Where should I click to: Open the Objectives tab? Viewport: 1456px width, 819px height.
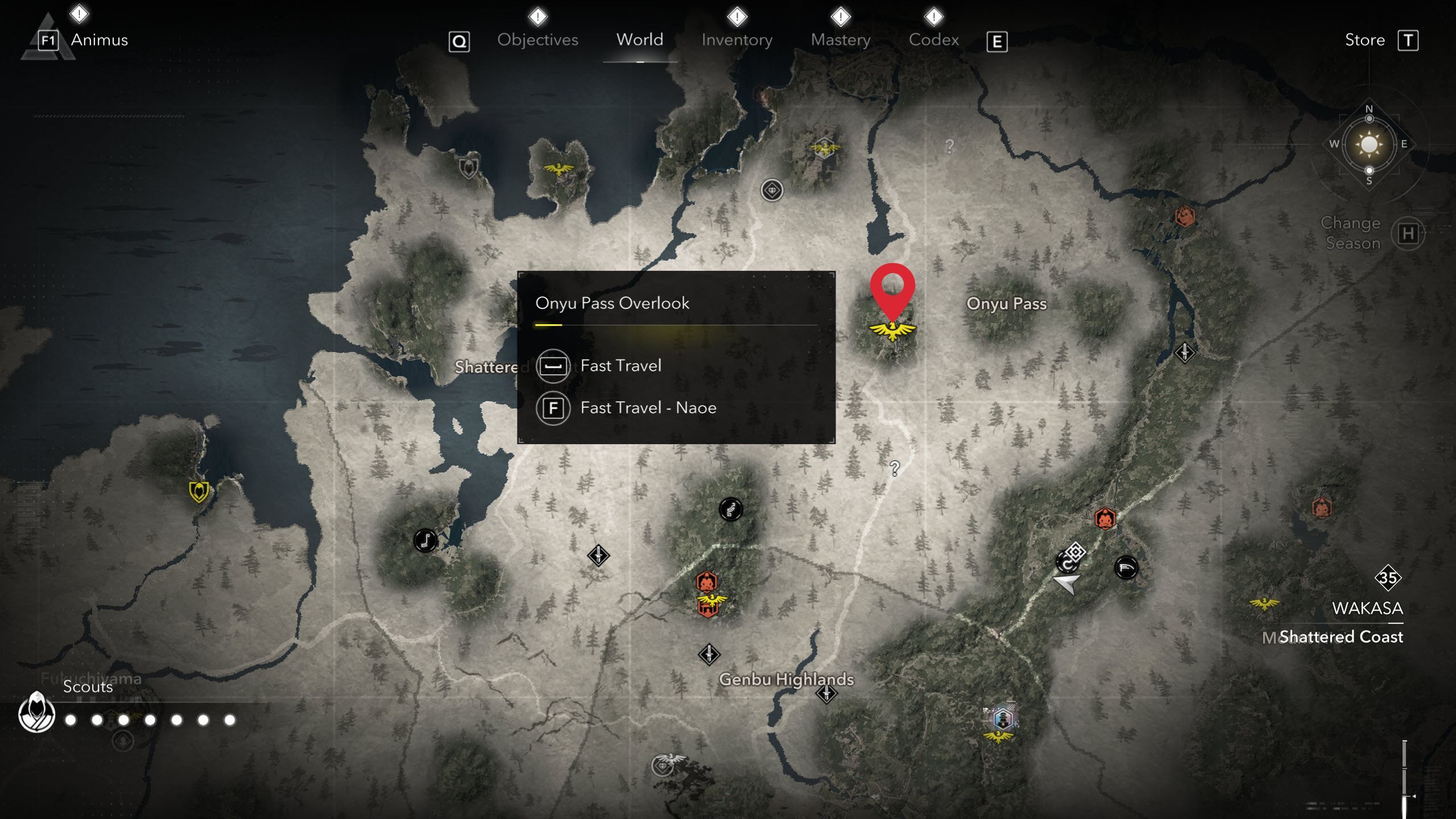[x=537, y=40]
